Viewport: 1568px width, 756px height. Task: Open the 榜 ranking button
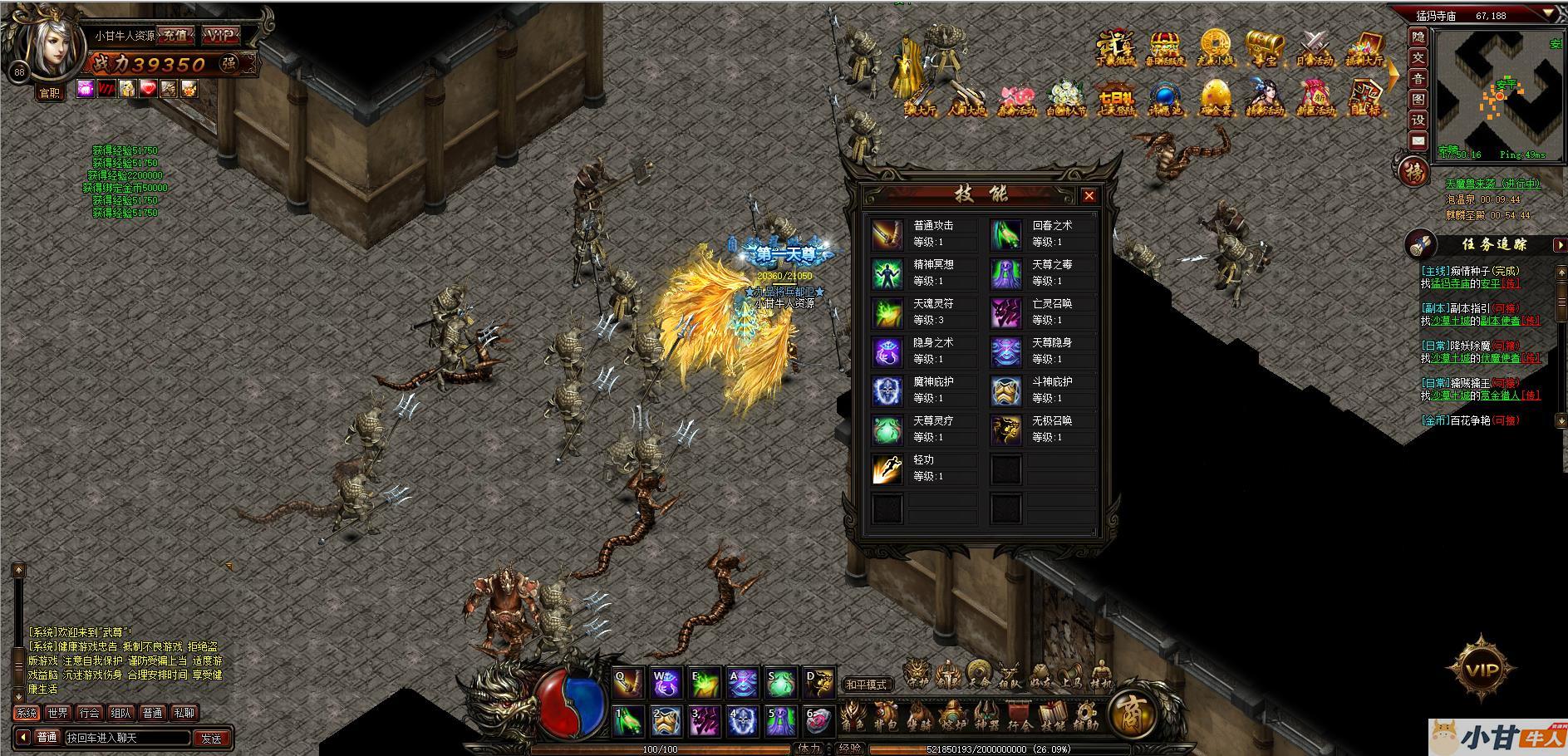1413,172
